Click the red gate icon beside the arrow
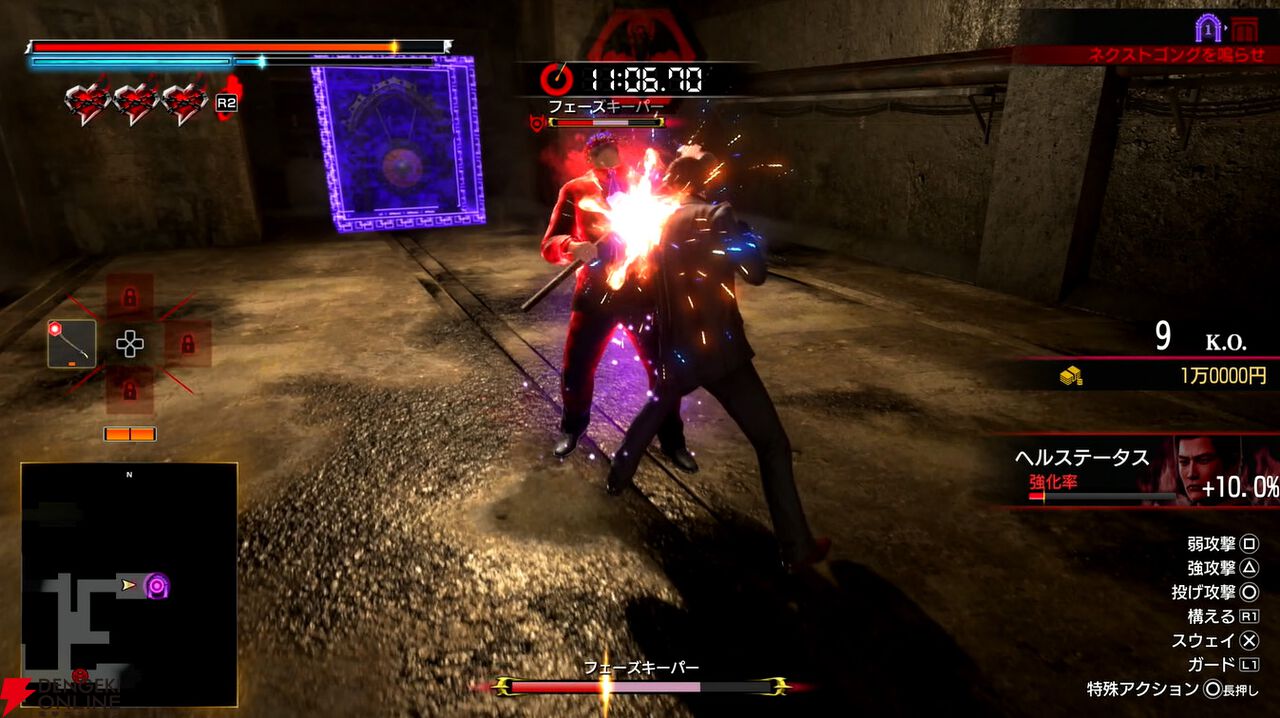Image resolution: width=1280 pixels, height=718 pixels. [1244, 28]
